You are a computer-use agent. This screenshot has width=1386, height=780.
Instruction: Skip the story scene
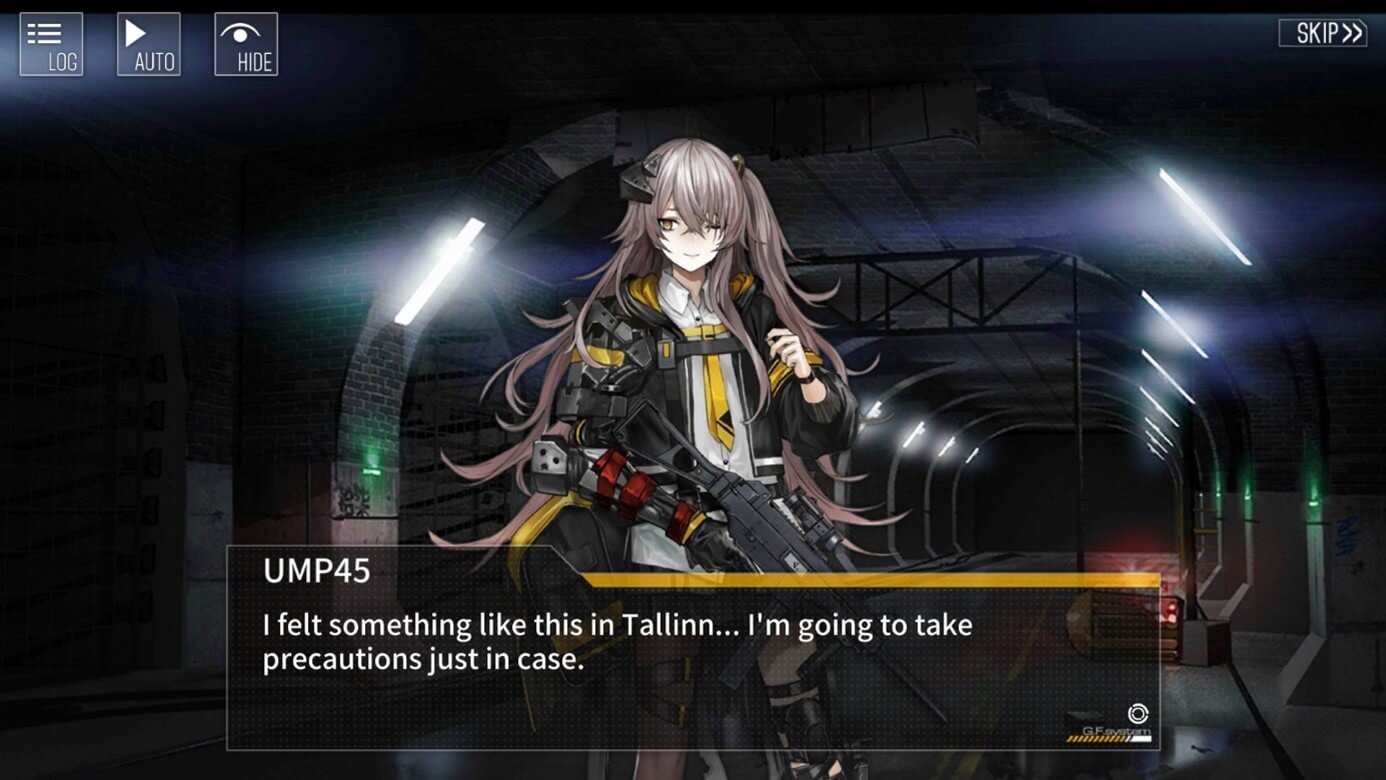(x=1322, y=33)
